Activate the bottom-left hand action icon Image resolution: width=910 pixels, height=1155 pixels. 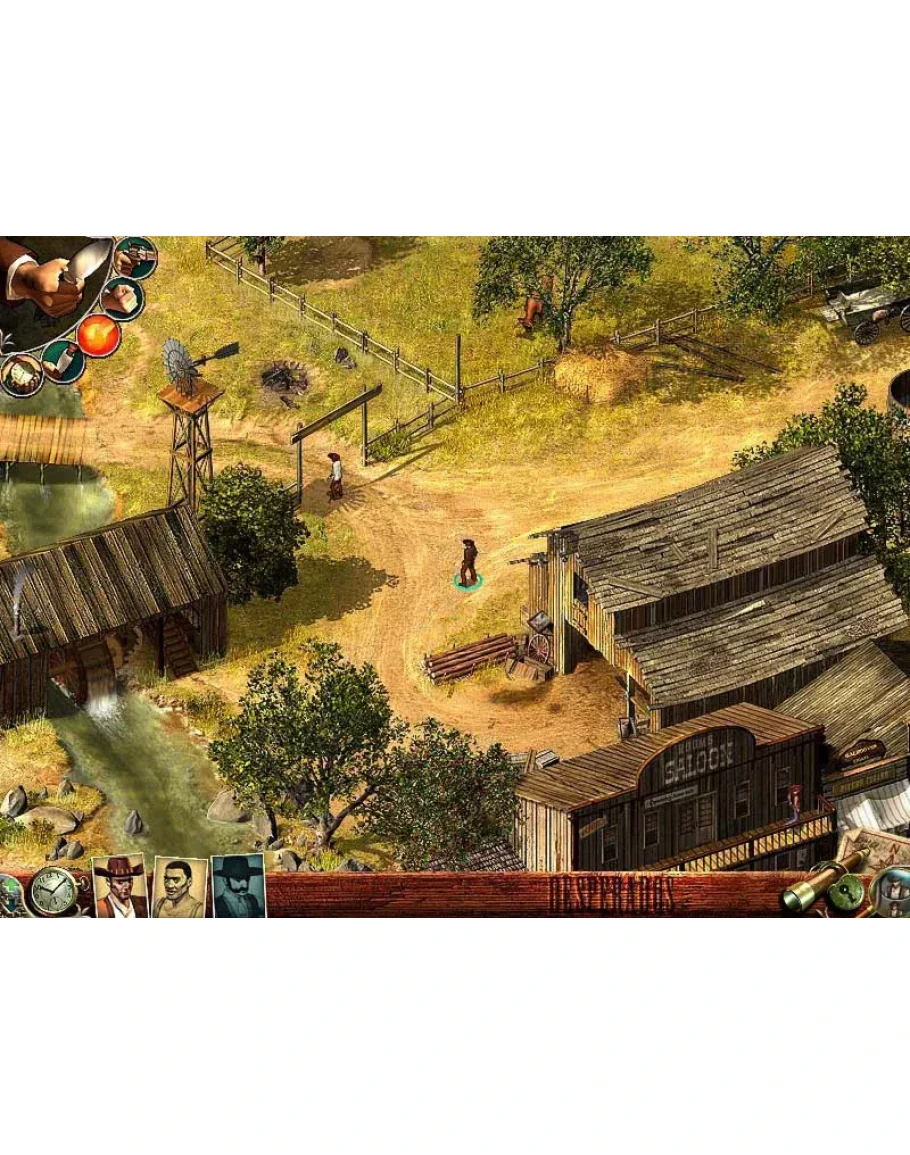[20, 374]
